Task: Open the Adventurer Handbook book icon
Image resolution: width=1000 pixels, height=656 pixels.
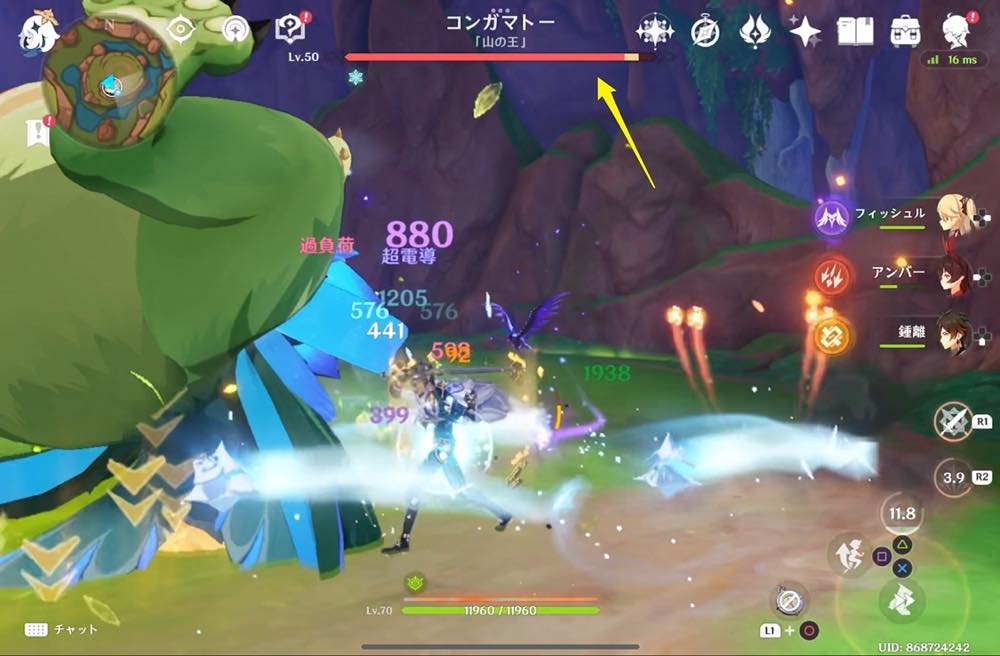Action: click(855, 32)
